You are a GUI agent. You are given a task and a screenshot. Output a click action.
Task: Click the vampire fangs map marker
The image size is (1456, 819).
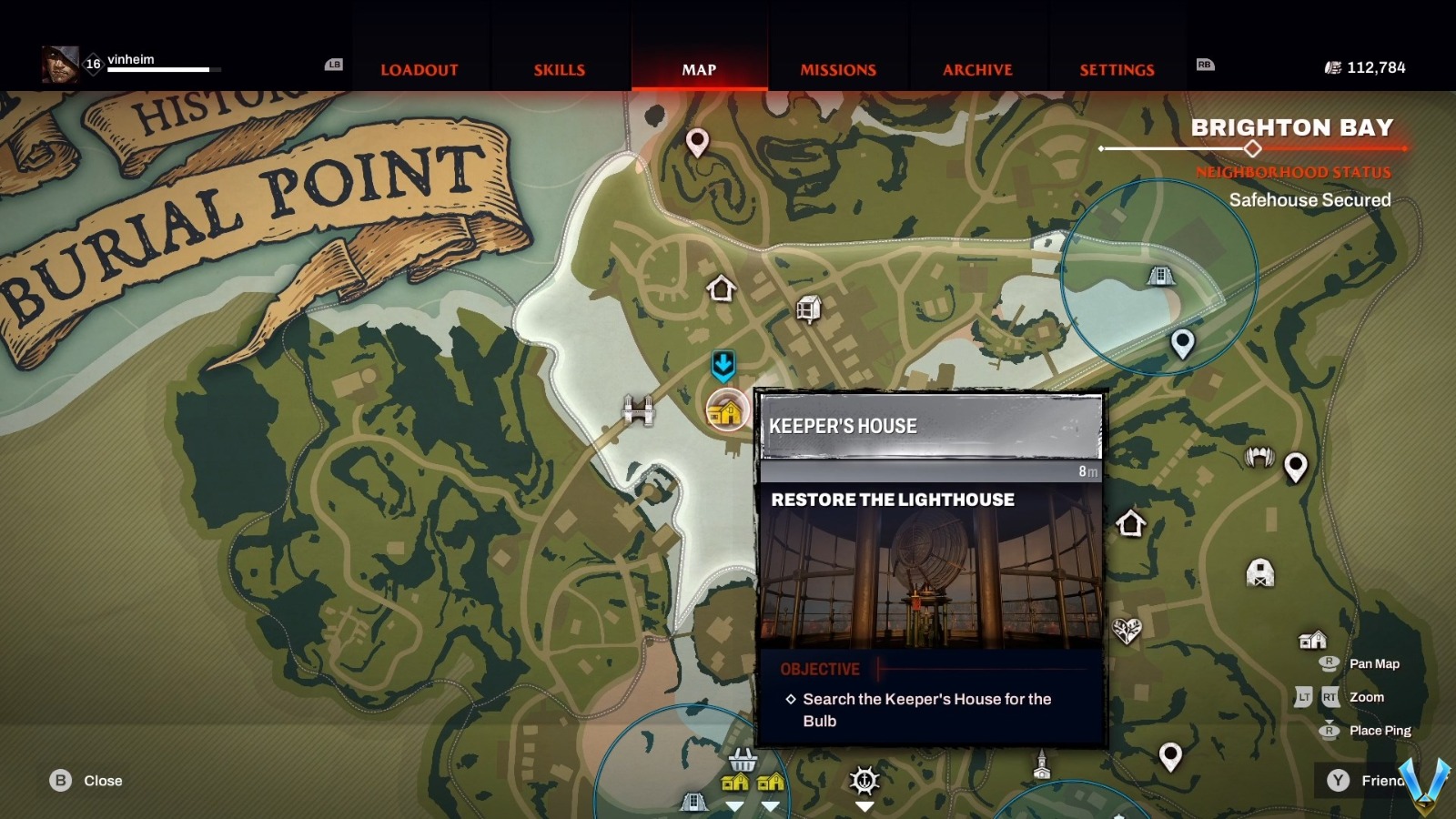[x=1259, y=457]
